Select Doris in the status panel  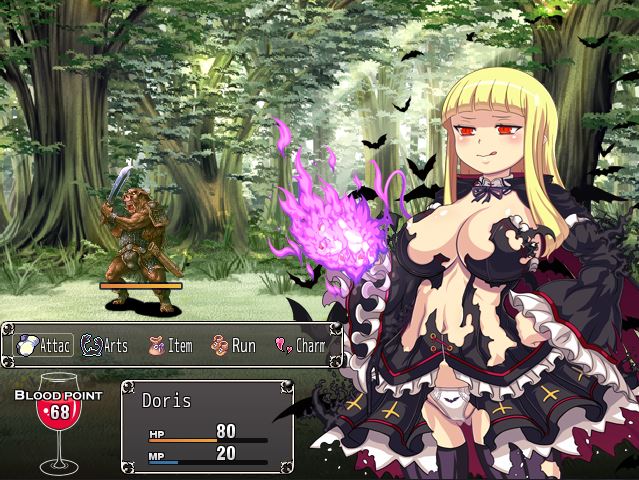[168, 400]
